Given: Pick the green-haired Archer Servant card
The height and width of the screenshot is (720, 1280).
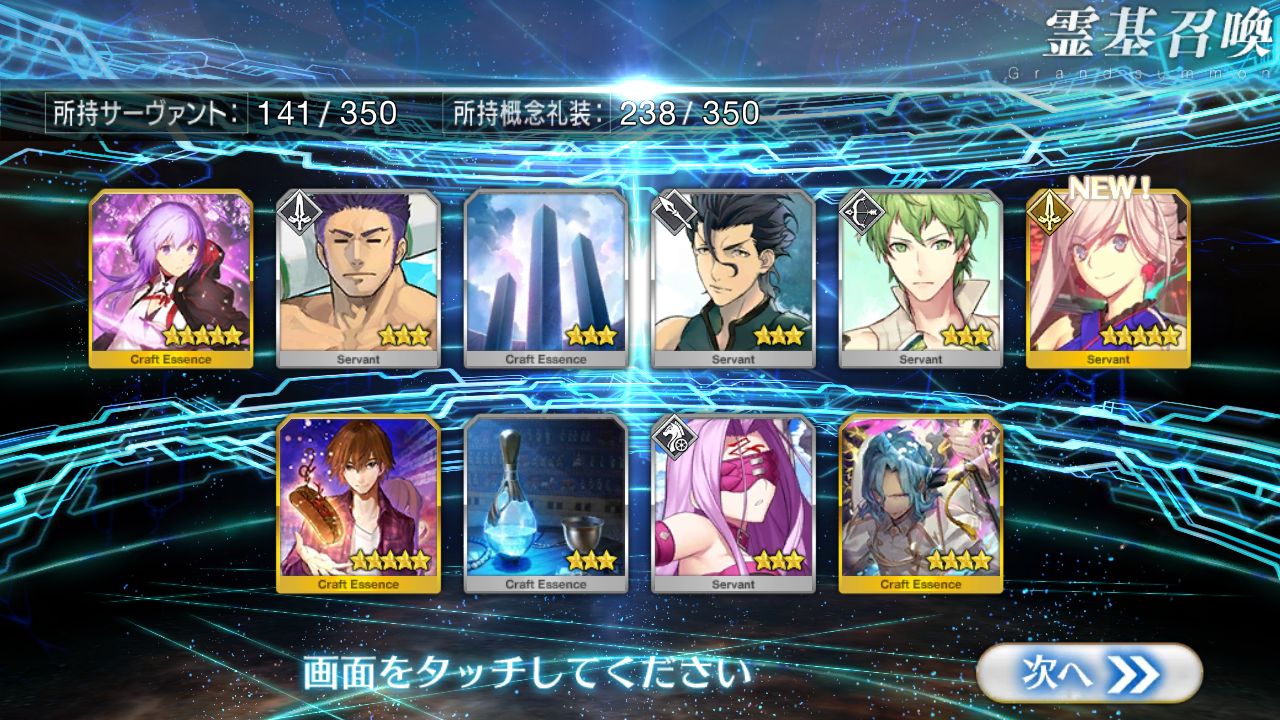Looking at the screenshot, I should pyautogui.click(x=920, y=278).
